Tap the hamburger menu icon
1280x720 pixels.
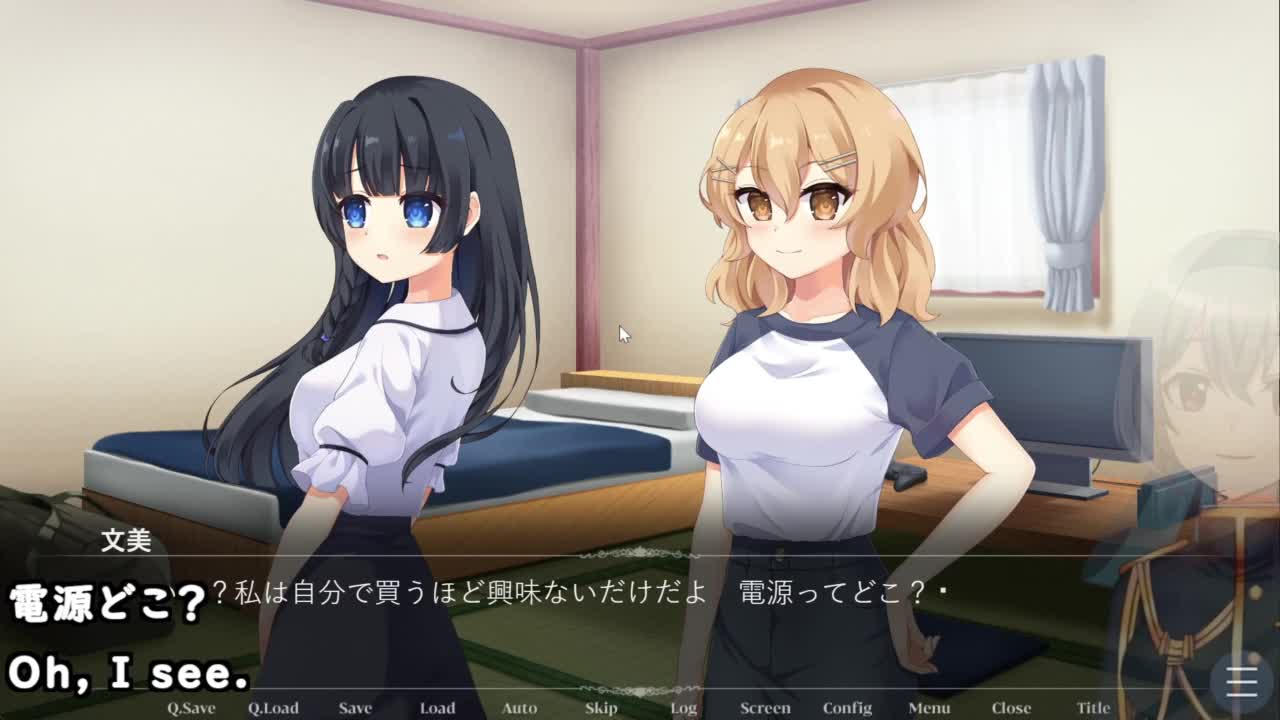click(1241, 682)
